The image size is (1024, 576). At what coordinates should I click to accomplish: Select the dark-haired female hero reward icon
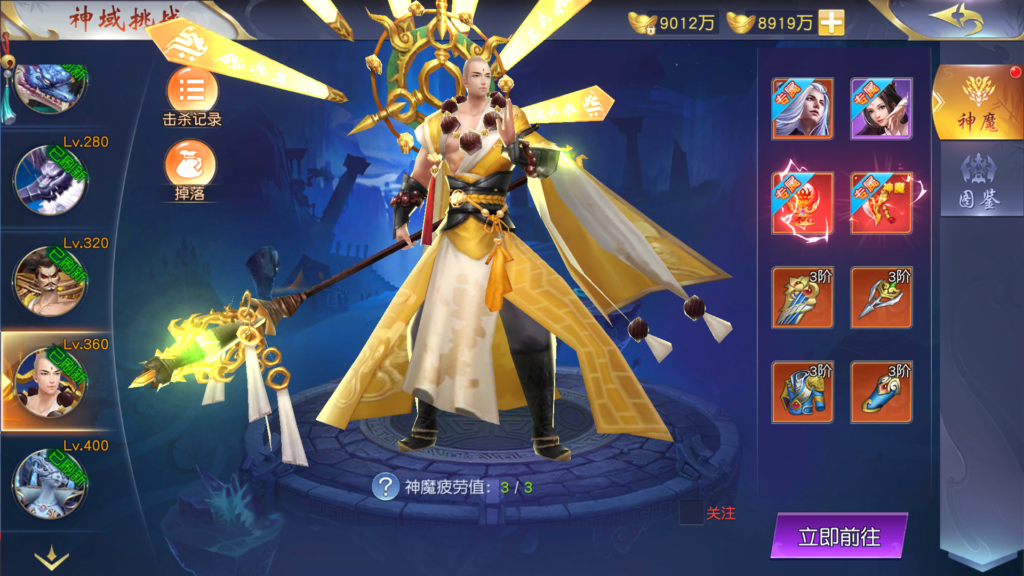[x=881, y=108]
